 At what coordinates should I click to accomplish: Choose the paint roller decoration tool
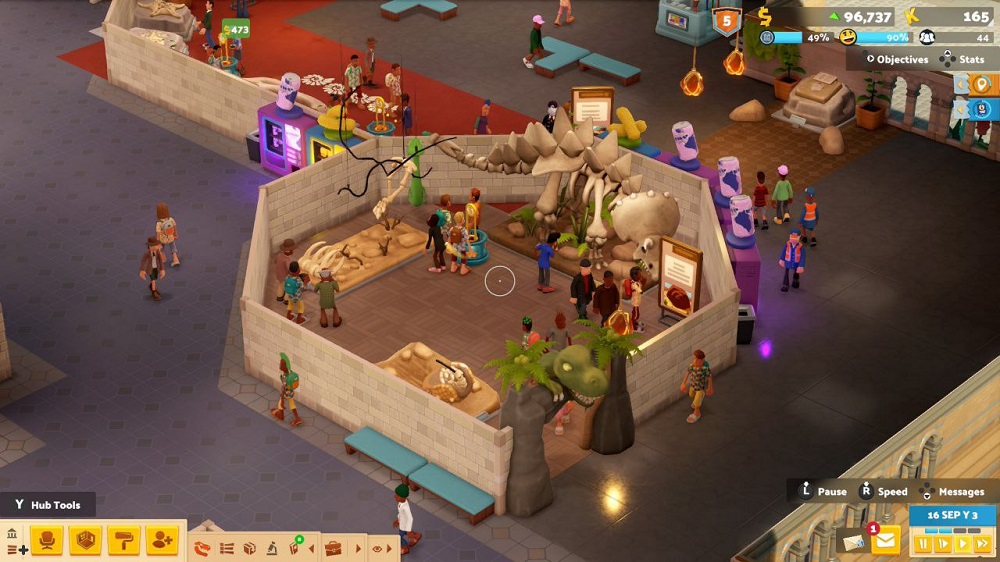pyautogui.click(x=123, y=541)
